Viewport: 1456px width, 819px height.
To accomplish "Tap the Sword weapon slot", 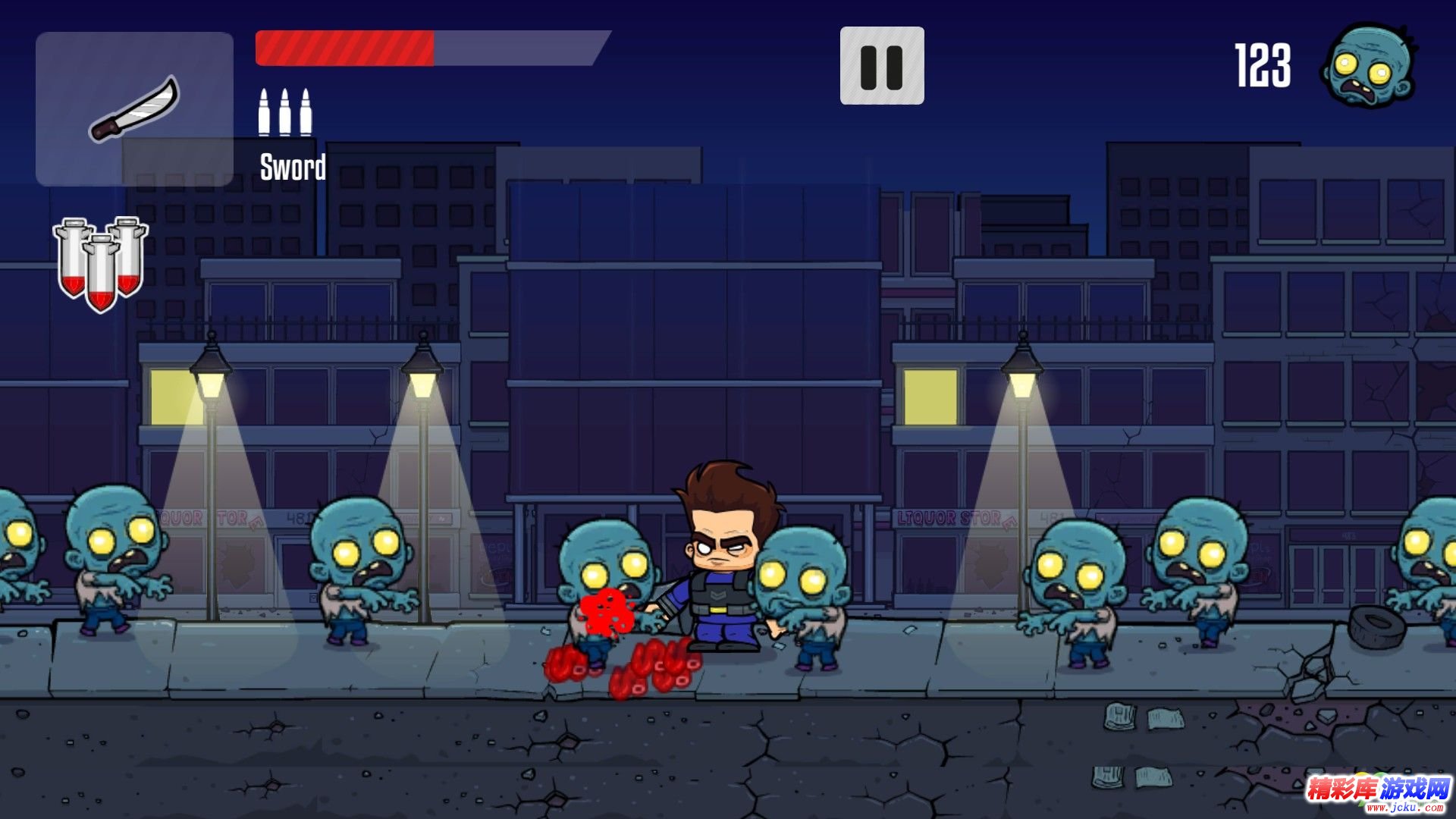I will tap(134, 108).
